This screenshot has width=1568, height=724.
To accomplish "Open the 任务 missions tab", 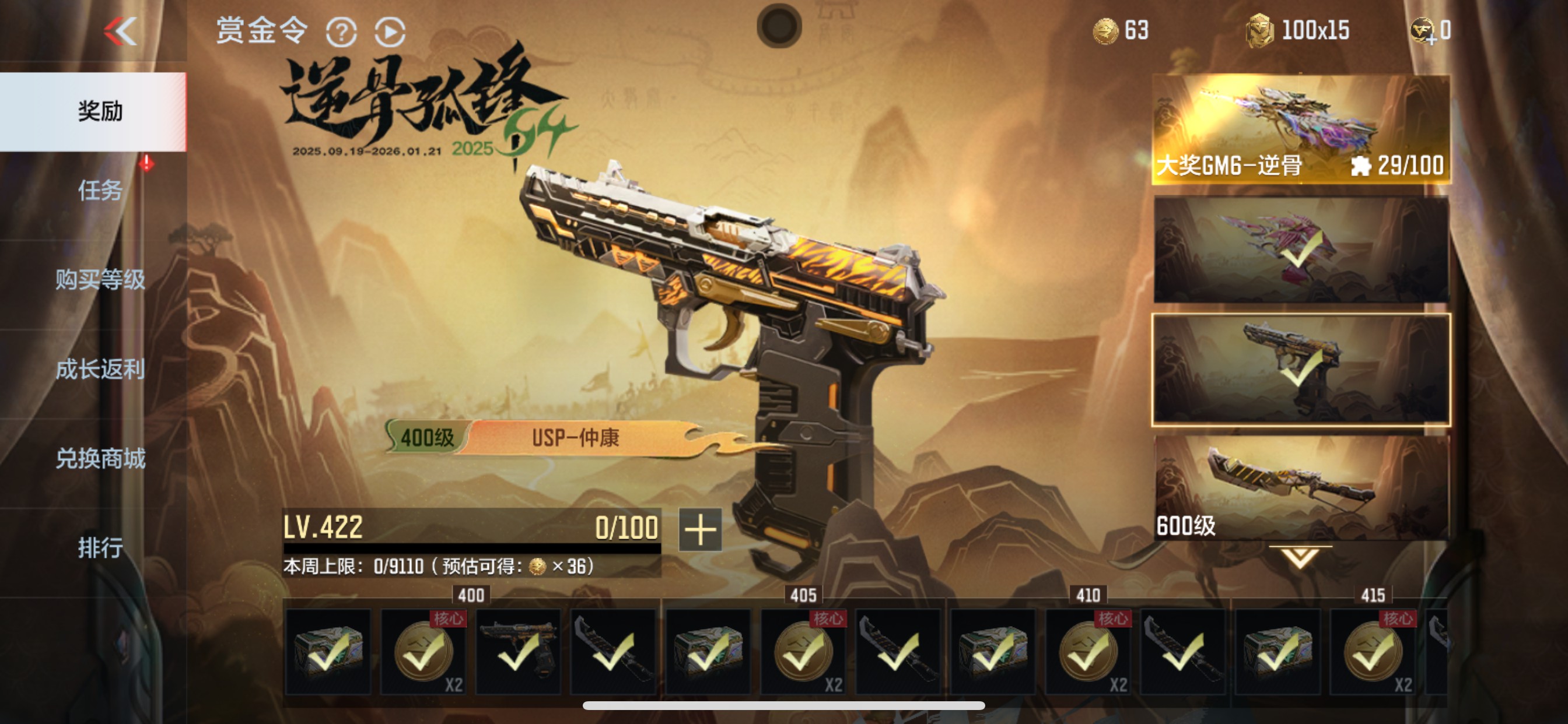I will pyautogui.click(x=100, y=191).
